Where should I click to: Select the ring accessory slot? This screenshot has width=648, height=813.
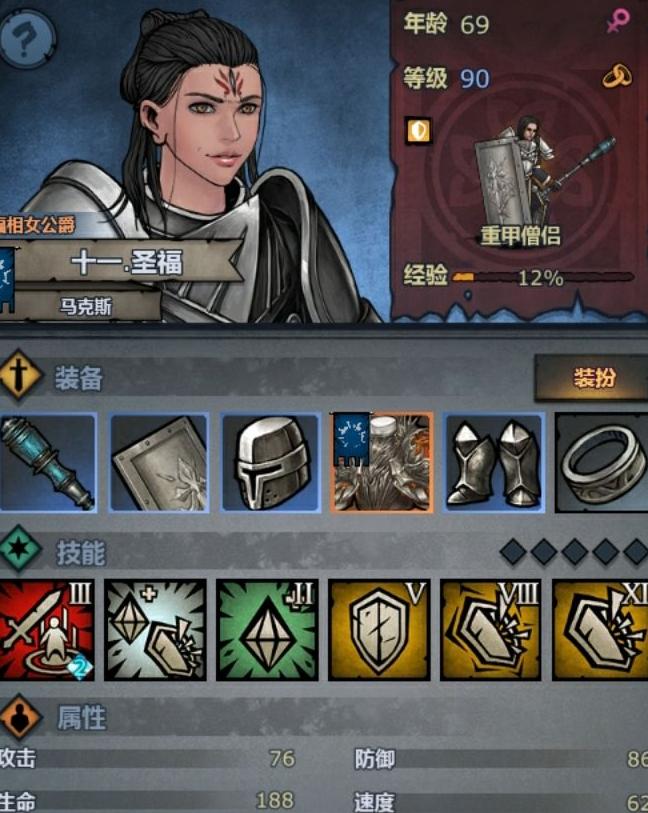click(602, 463)
